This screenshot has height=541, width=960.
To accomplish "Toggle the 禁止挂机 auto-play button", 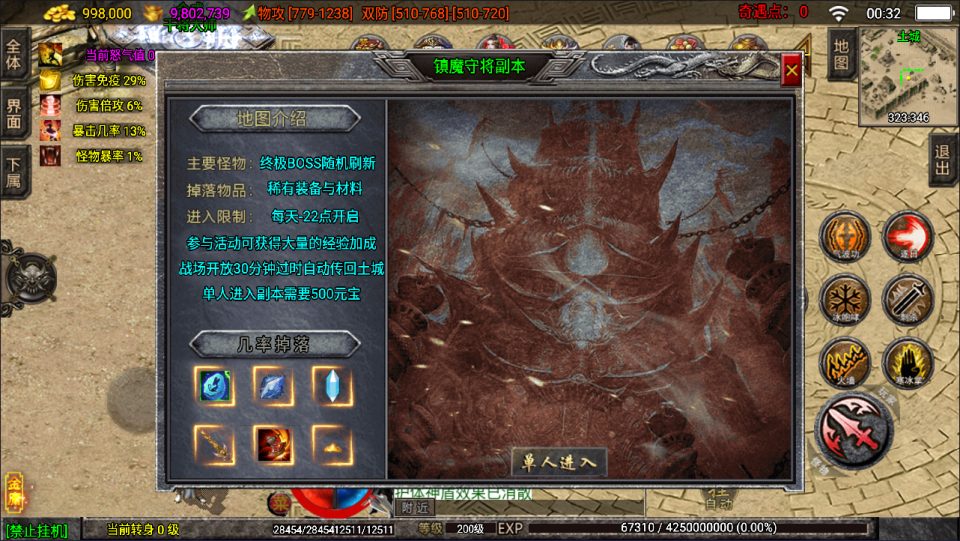I will click(38, 530).
